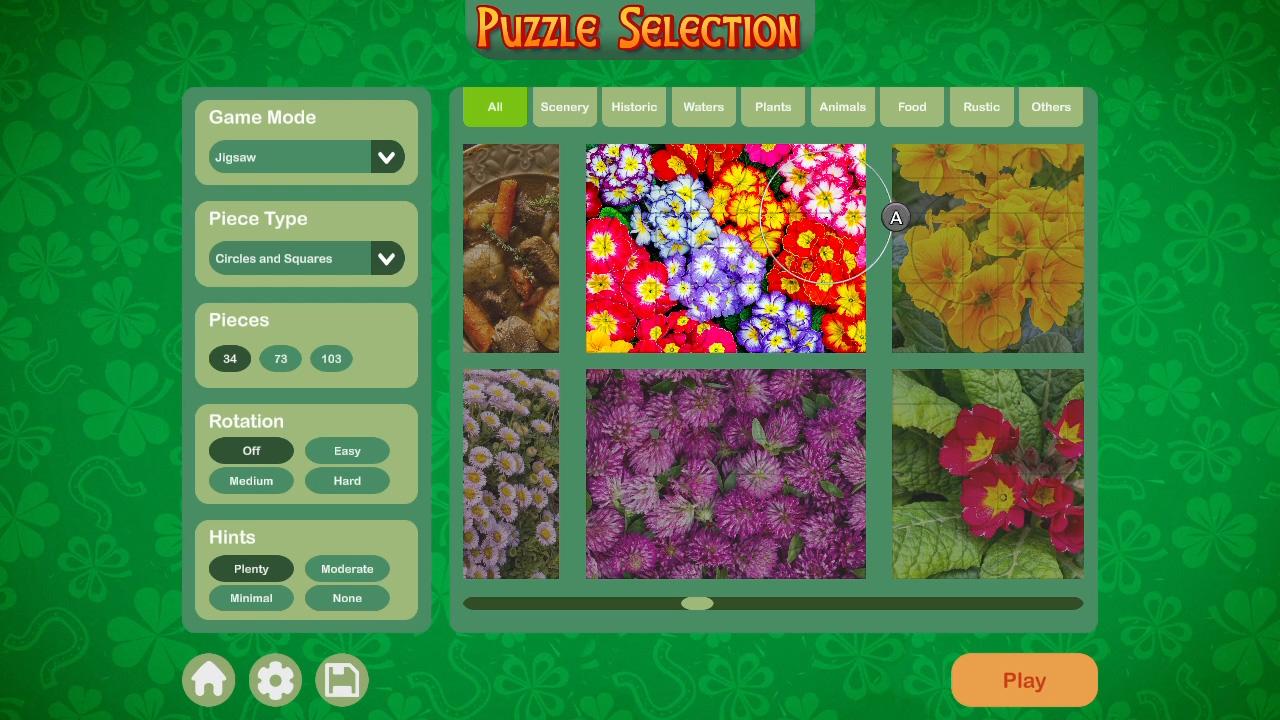
Task: Select 73 pieces
Action: click(280, 359)
